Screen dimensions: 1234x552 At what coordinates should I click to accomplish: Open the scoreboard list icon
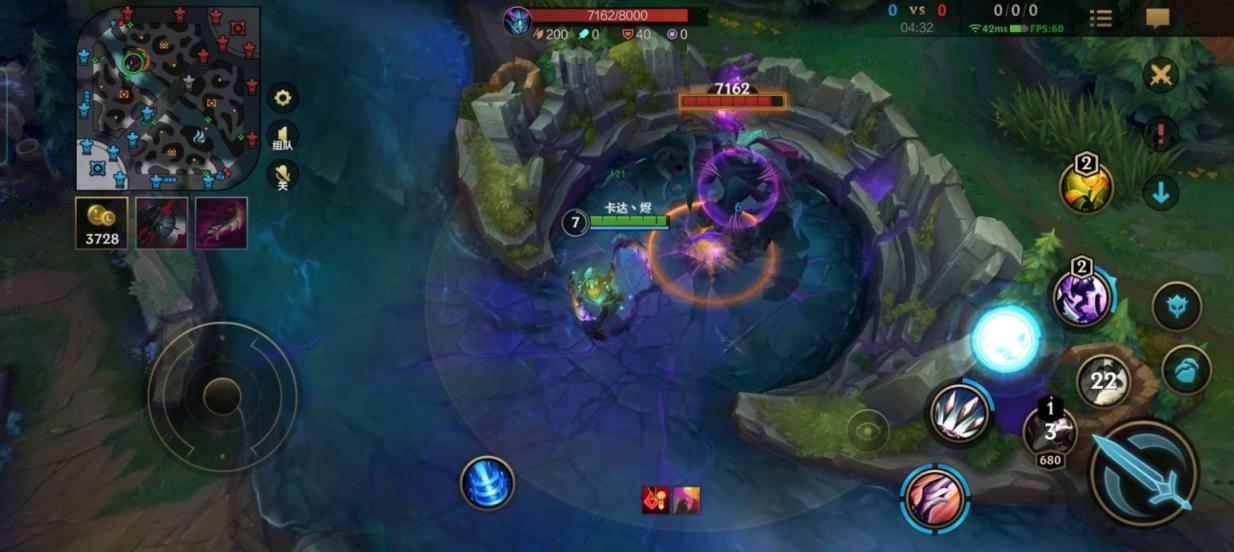coord(1101,19)
